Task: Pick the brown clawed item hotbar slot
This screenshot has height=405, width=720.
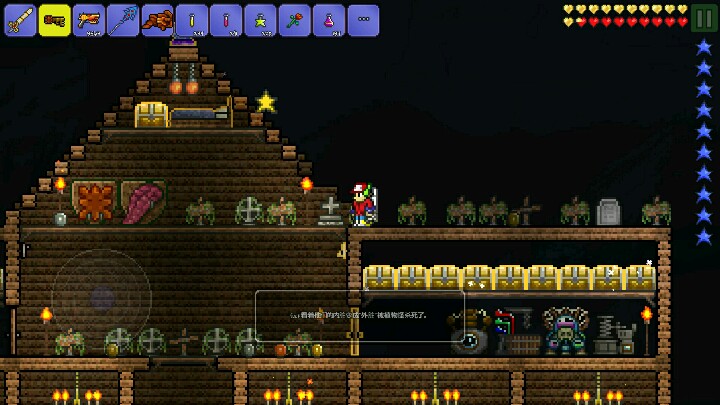Action: point(157,19)
